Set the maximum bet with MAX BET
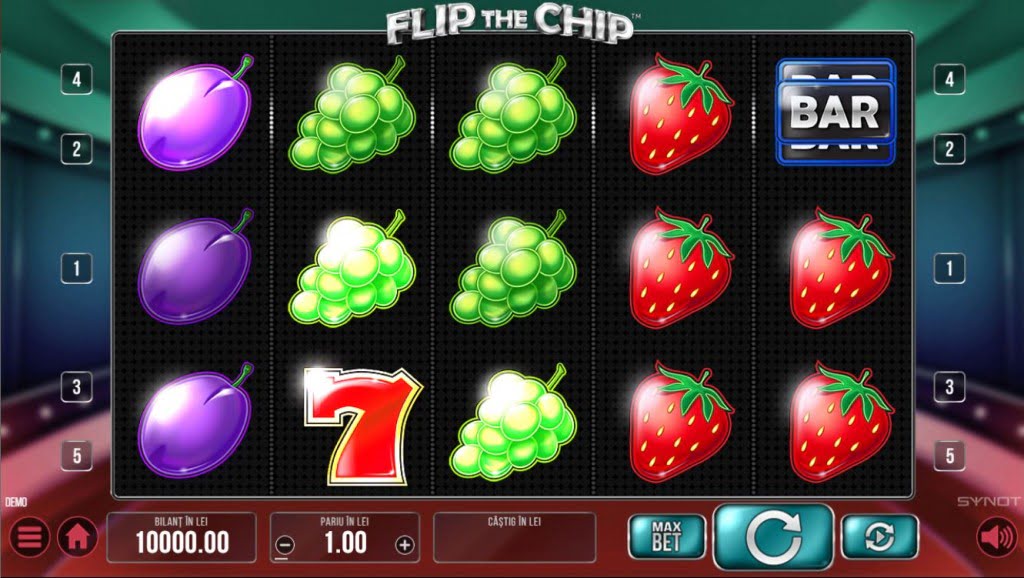Screen dimensions: 1024x578 [666, 537]
